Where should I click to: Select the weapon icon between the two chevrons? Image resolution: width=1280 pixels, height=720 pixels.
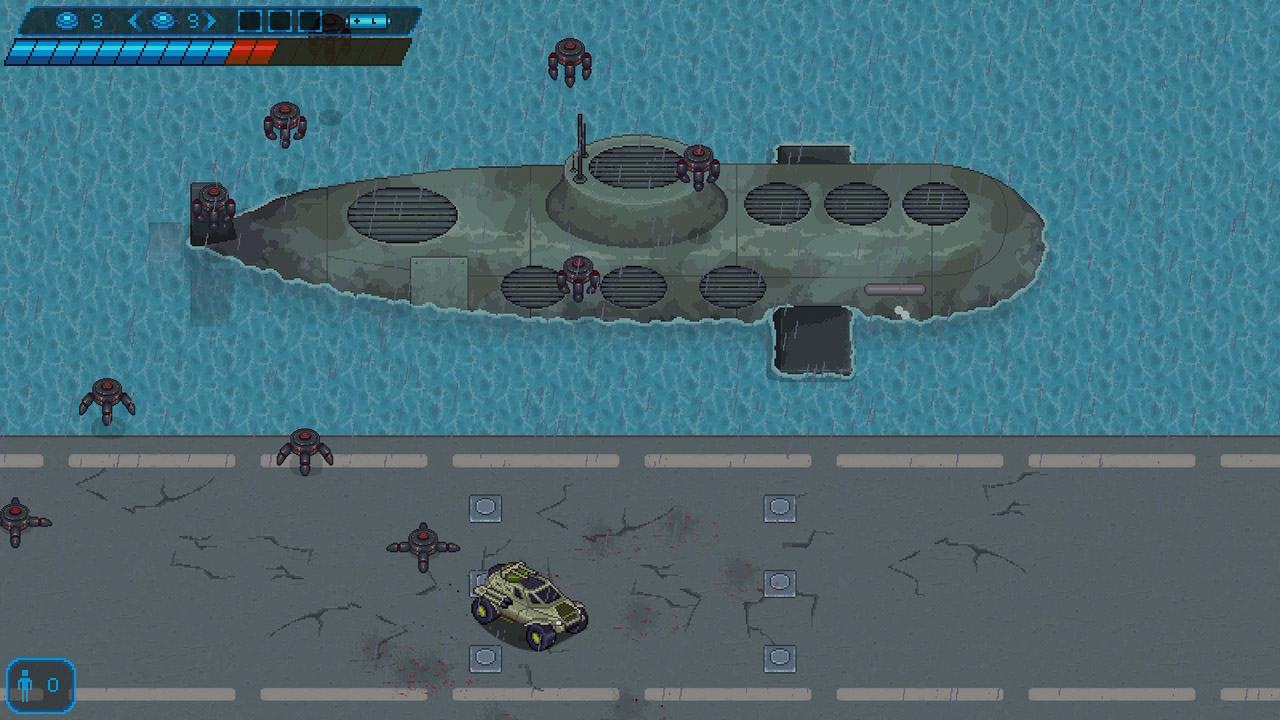[x=163, y=20]
